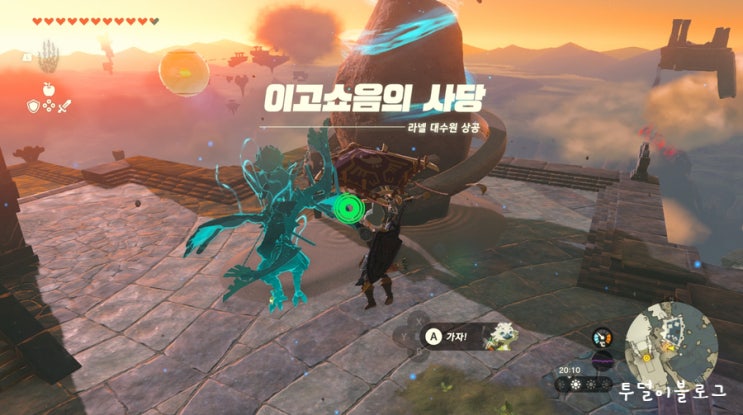Open the circular minimap
The height and width of the screenshot is (415, 743).
[x=669, y=346]
